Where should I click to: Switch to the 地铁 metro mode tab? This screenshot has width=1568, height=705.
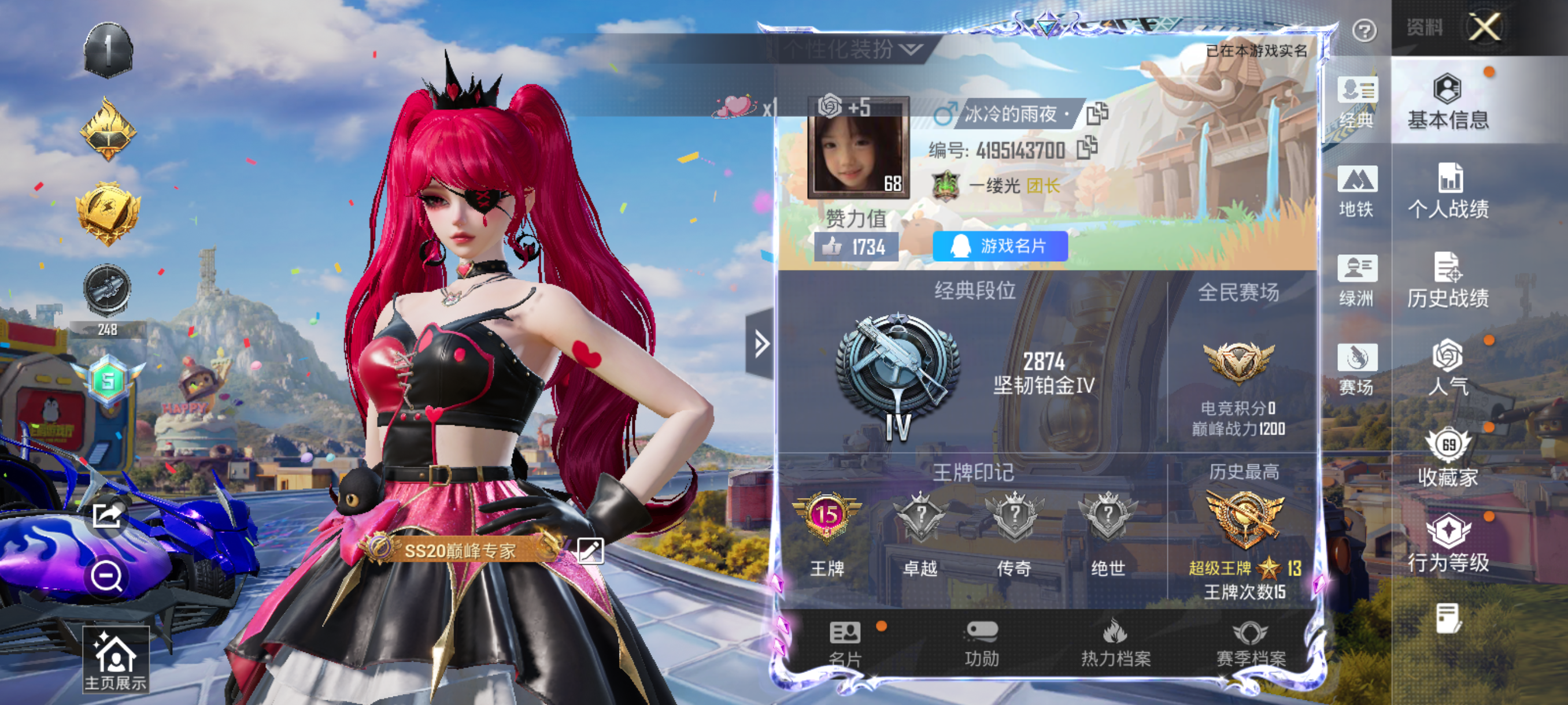[1356, 191]
